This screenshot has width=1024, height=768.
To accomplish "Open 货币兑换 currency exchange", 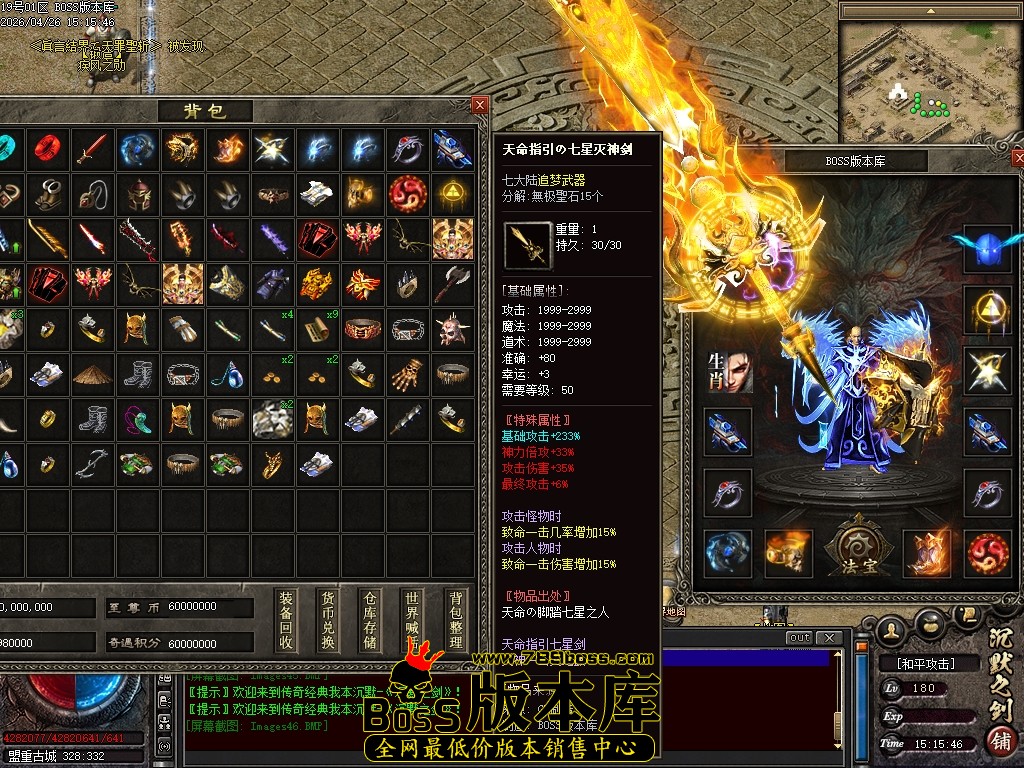I will (328, 620).
